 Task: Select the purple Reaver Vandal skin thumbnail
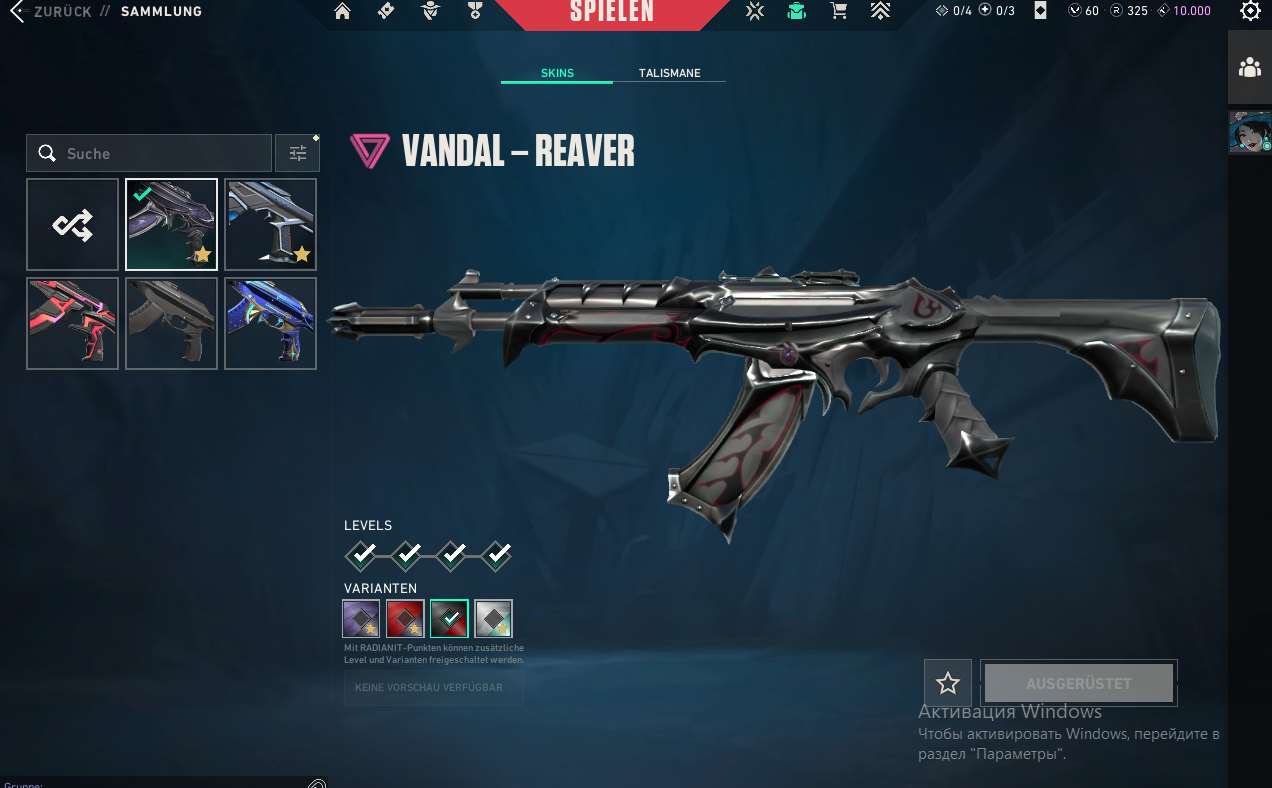coord(171,225)
